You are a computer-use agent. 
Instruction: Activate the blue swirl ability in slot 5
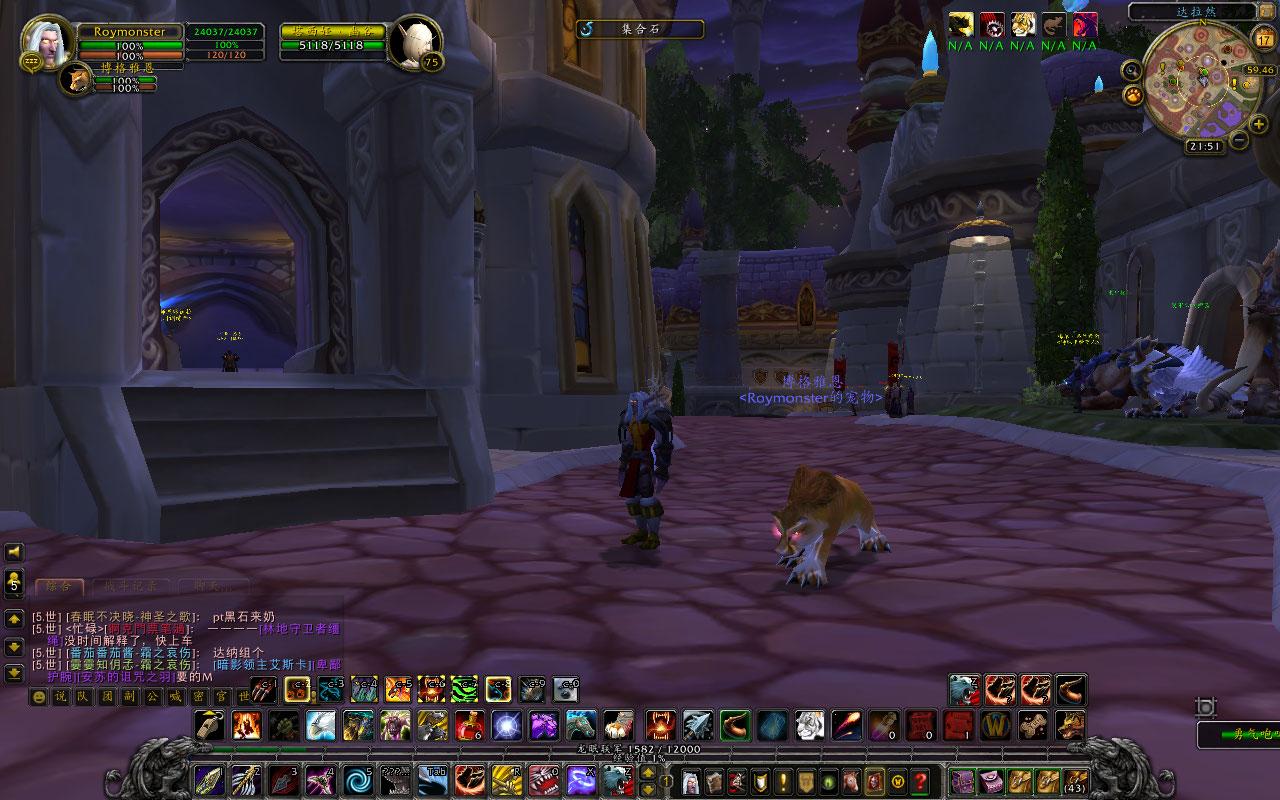tap(356, 779)
